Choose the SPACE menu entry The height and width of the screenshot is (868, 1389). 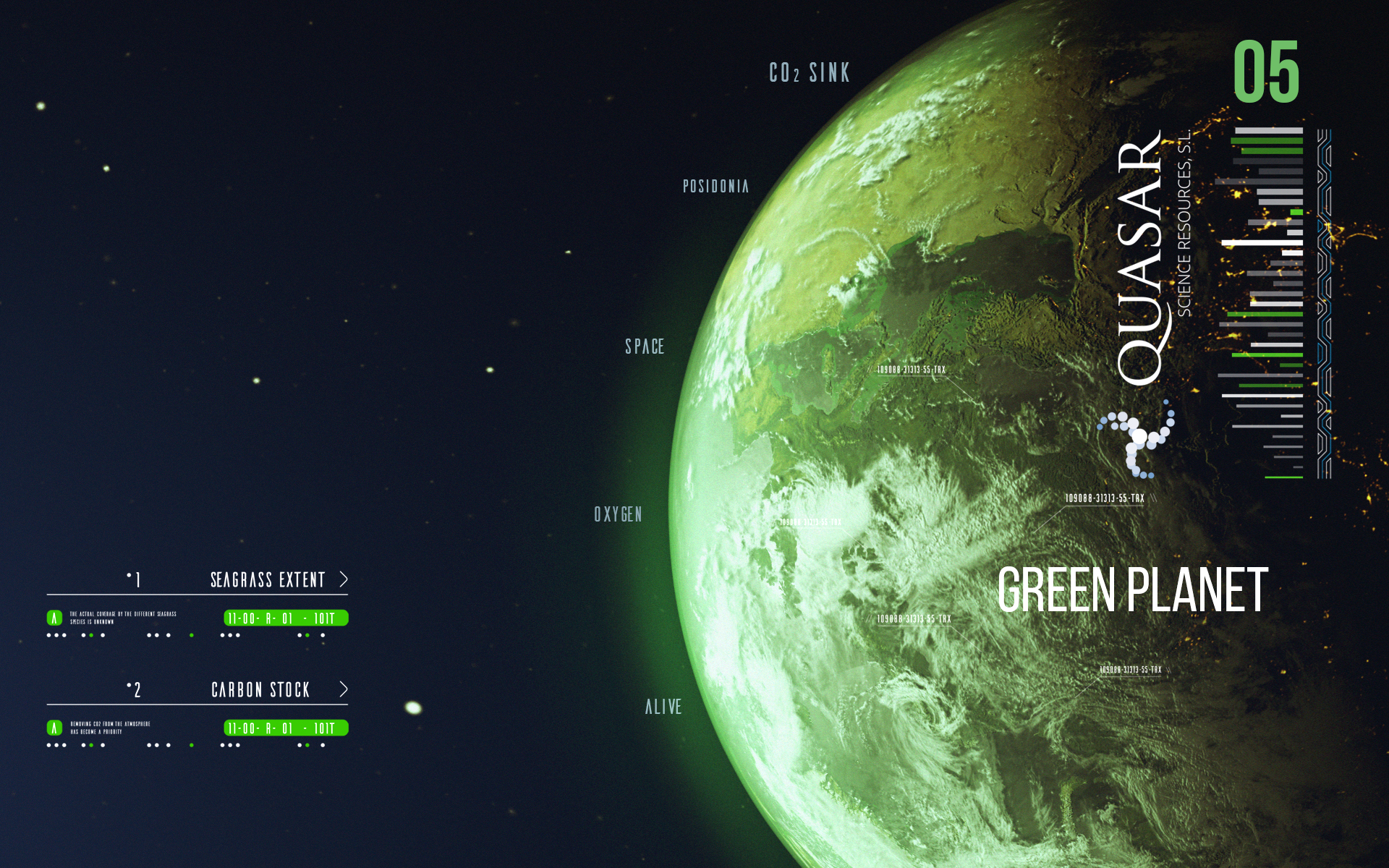[645, 347]
